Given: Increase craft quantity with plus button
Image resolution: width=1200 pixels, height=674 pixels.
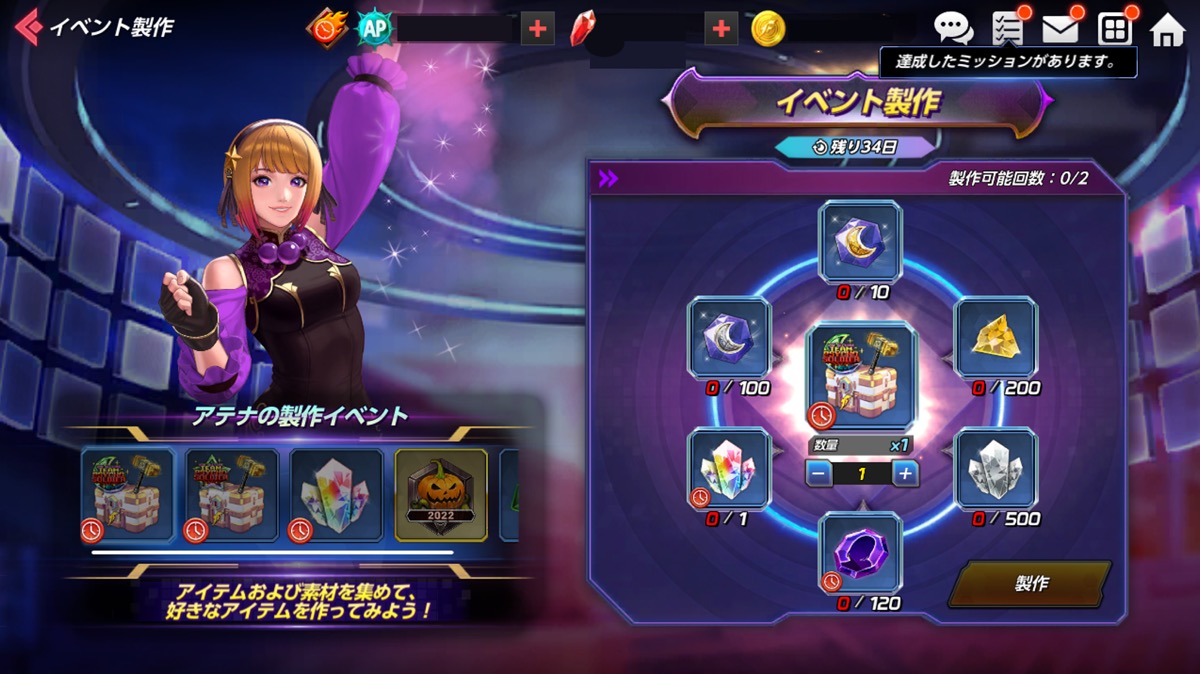Looking at the screenshot, I should pyautogui.click(x=905, y=473).
